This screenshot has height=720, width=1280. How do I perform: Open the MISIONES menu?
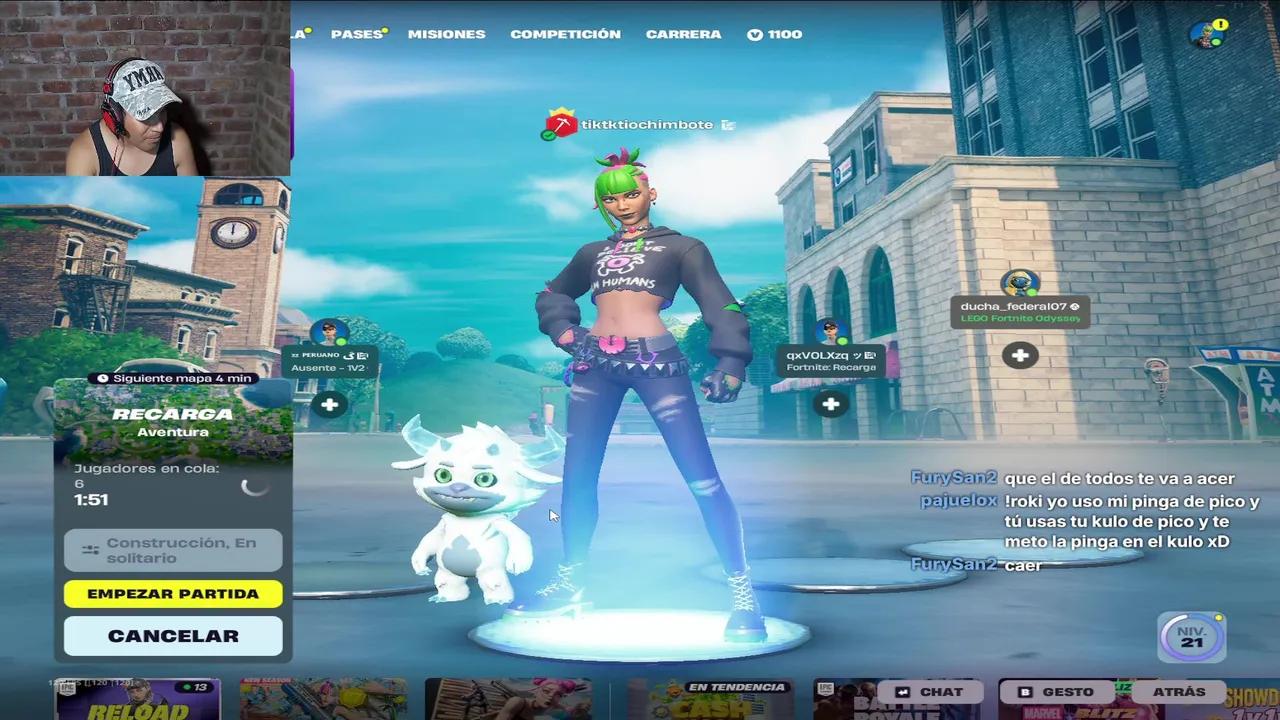point(446,33)
